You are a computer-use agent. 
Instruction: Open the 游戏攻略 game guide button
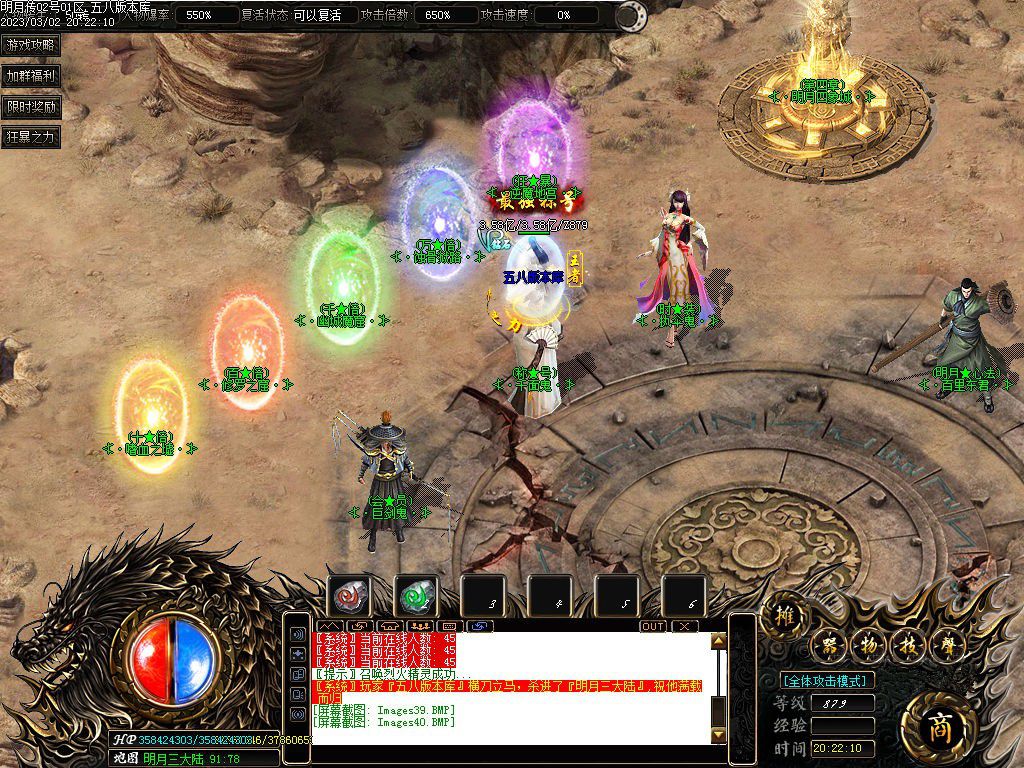pyautogui.click(x=31, y=45)
